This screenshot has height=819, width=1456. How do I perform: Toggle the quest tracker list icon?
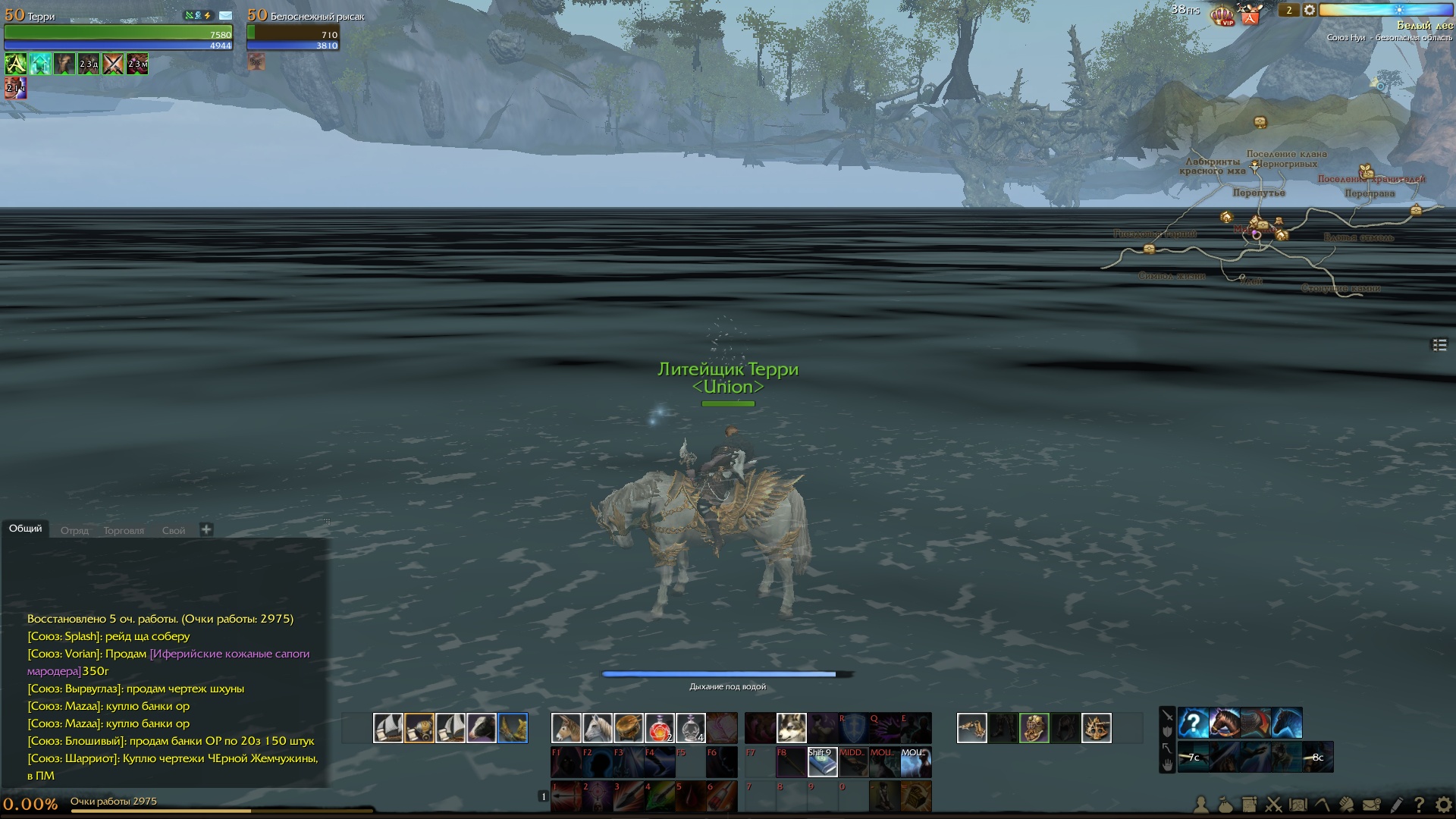click(x=1439, y=345)
